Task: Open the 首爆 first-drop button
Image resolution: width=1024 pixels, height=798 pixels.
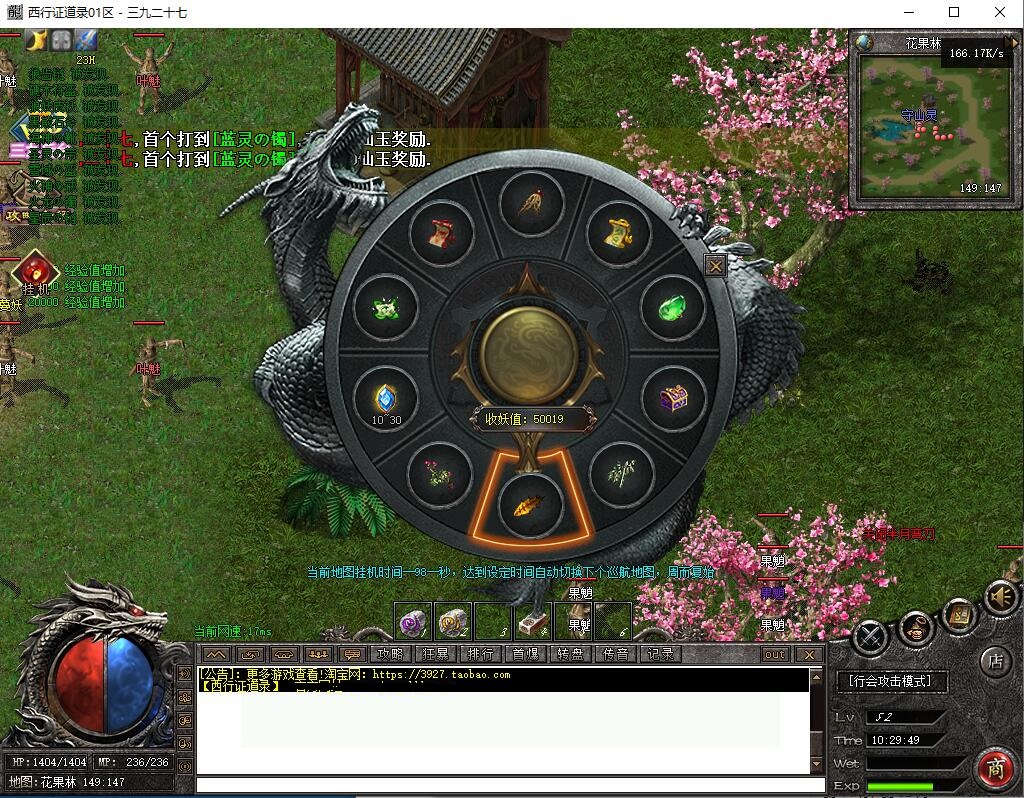Action: [526, 654]
